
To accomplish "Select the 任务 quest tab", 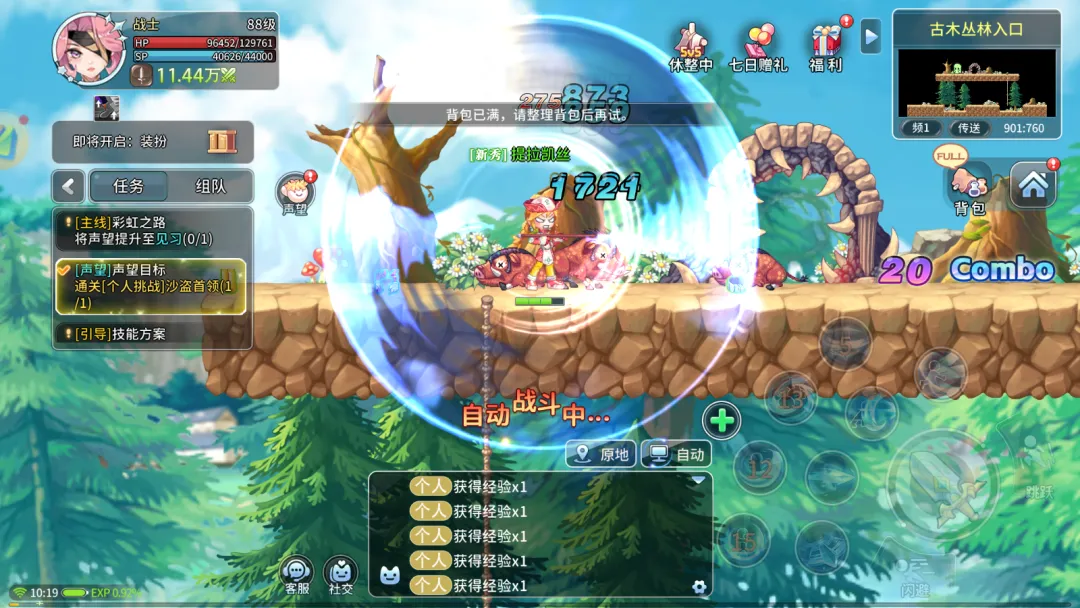I will tap(129, 186).
